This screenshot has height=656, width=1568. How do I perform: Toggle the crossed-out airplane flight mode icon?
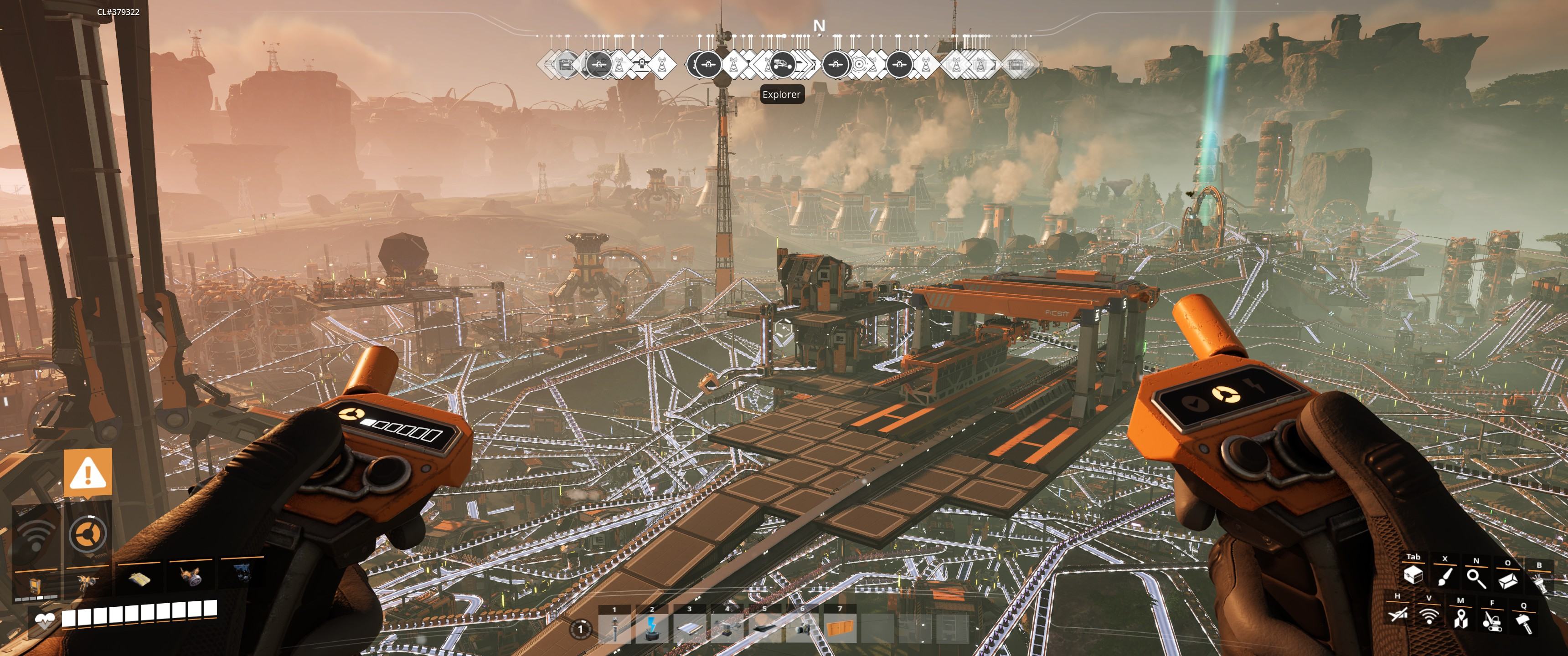coord(1397,615)
